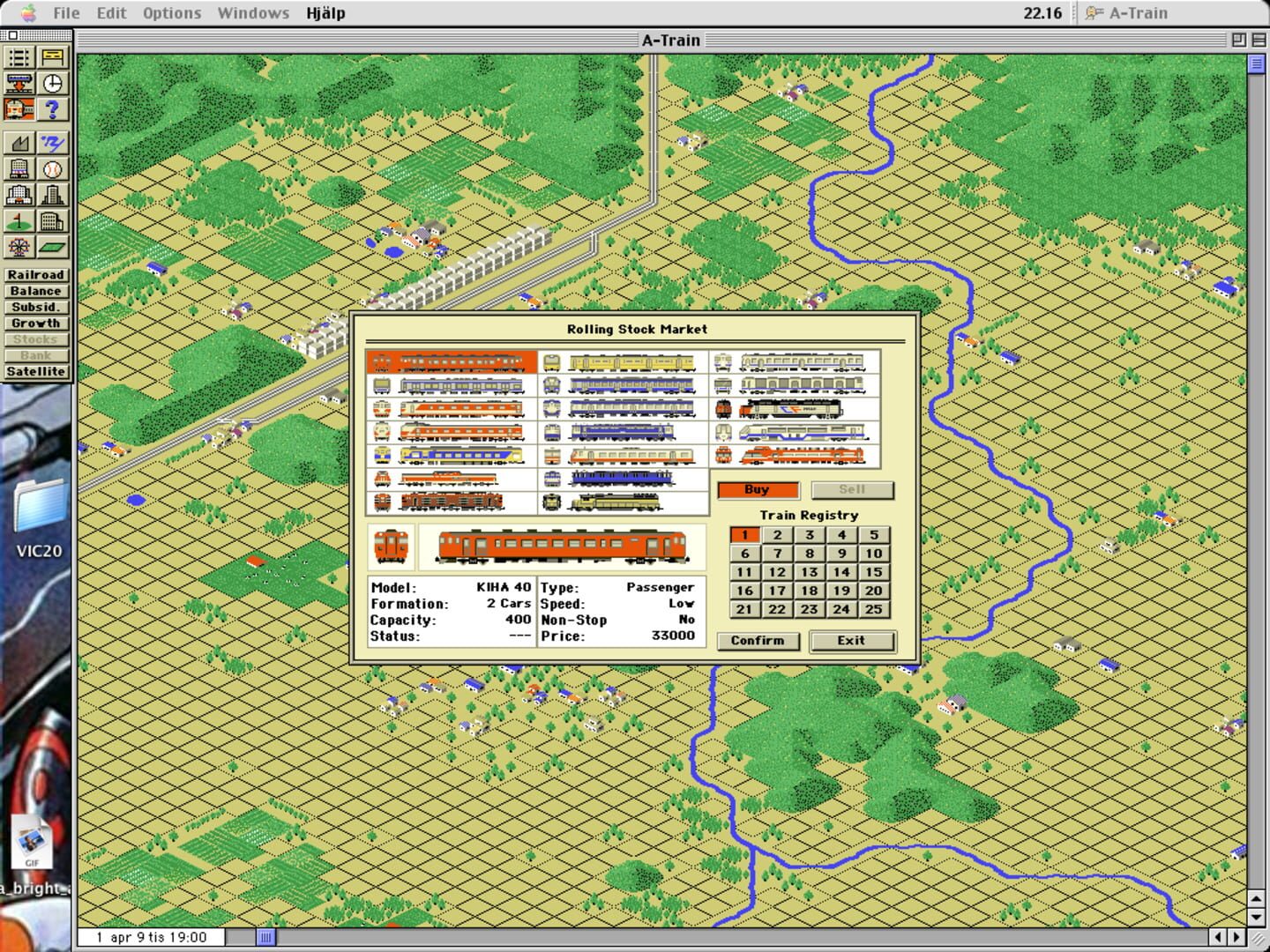The image size is (1270, 952).
Task: Enable Buy mode in the Rolling Stock Market
Action: click(x=757, y=489)
